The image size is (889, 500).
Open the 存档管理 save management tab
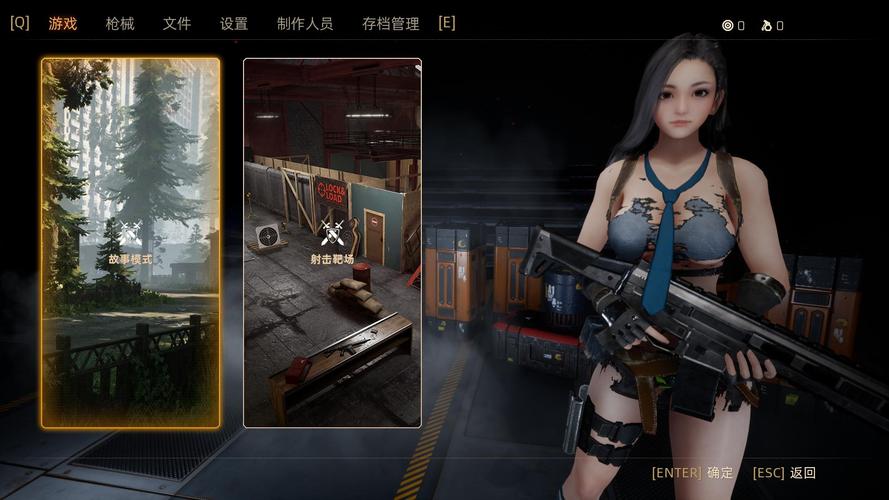point(391,23)
